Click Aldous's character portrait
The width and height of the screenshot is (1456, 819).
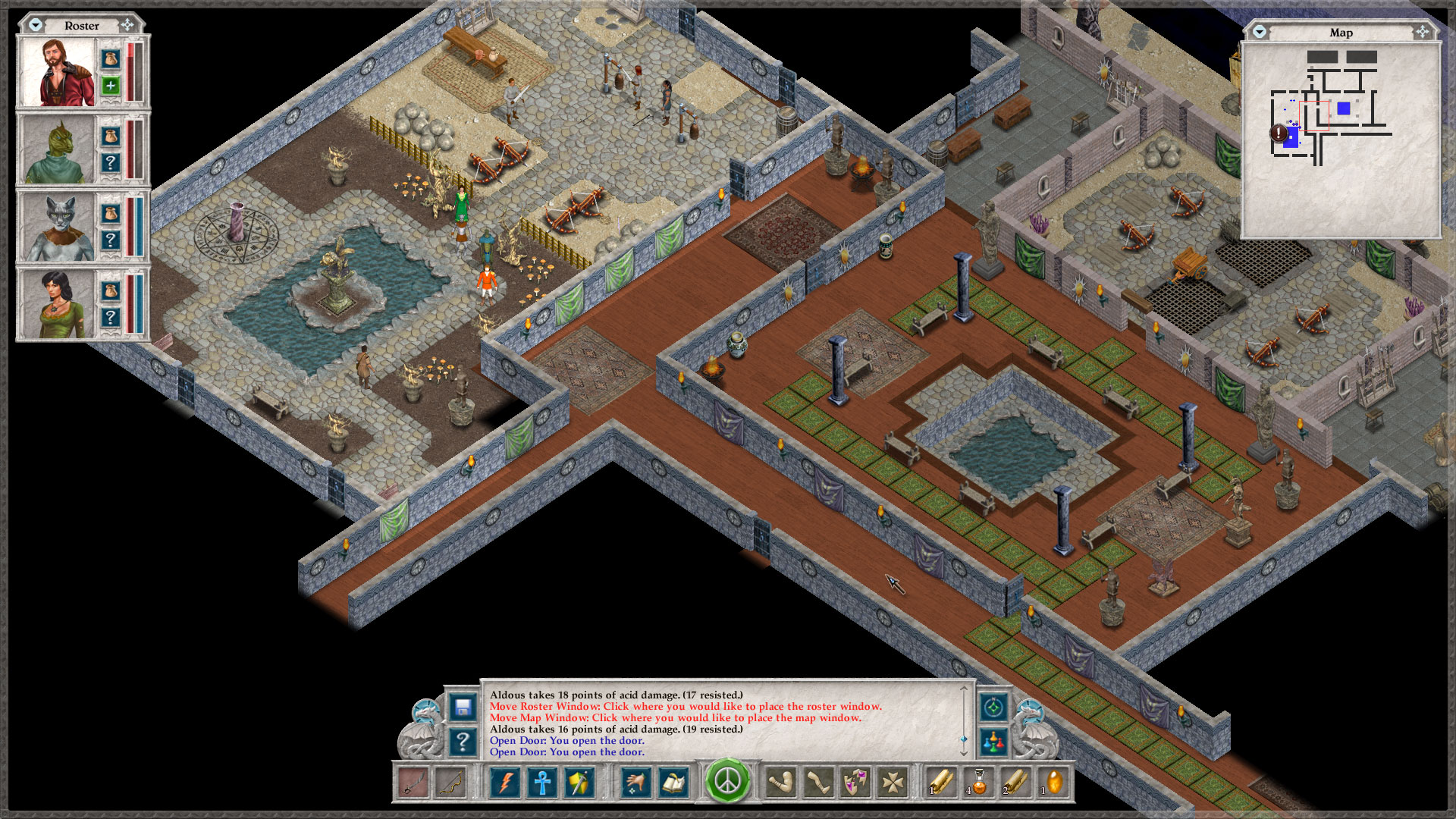point(58,71)
